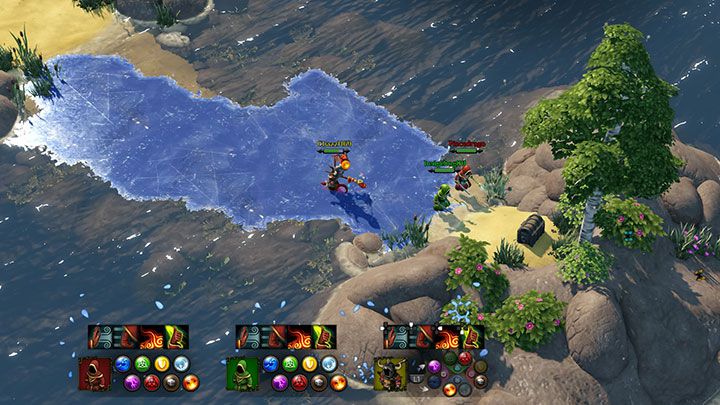This screenshot has width=720, height=405.
Task: Select the red wizard's water element orb
Action: click(x=123, y=364)
